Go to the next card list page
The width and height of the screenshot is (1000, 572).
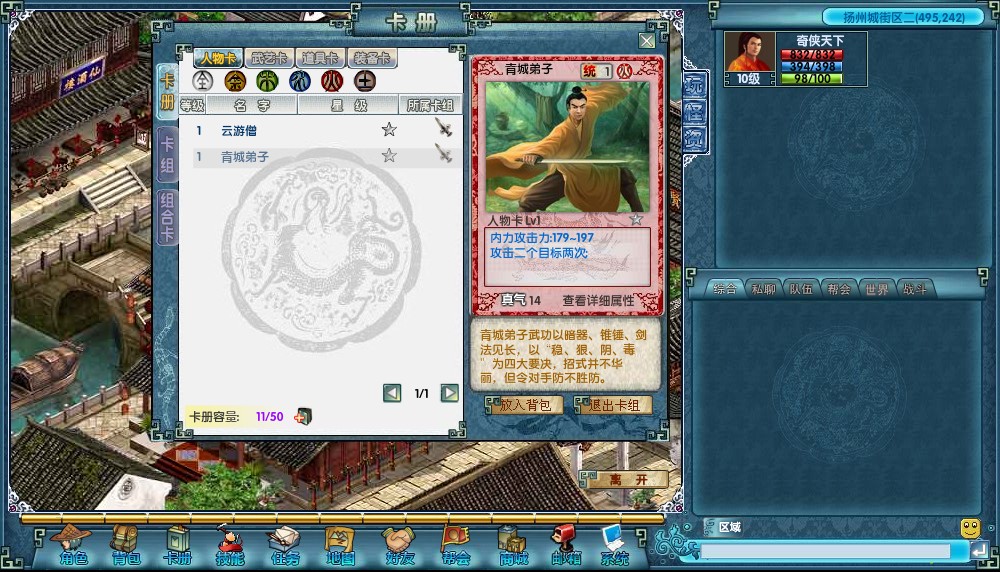[x=450, y=393]
